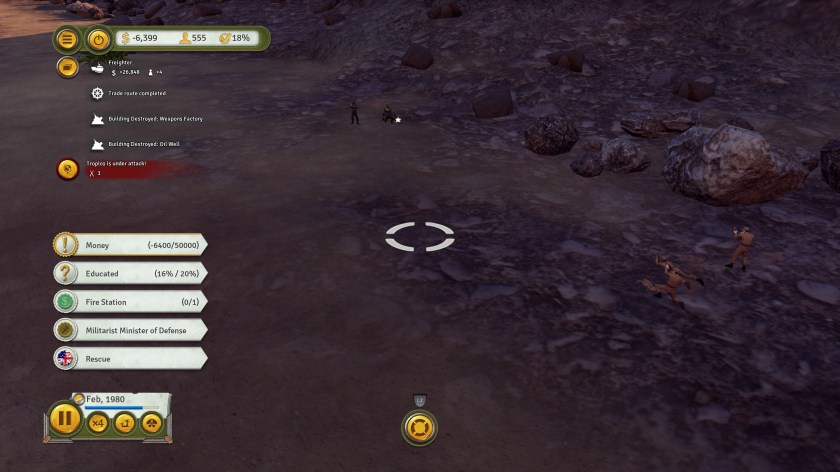Click the yellow power icon button

tap(98, 39)
